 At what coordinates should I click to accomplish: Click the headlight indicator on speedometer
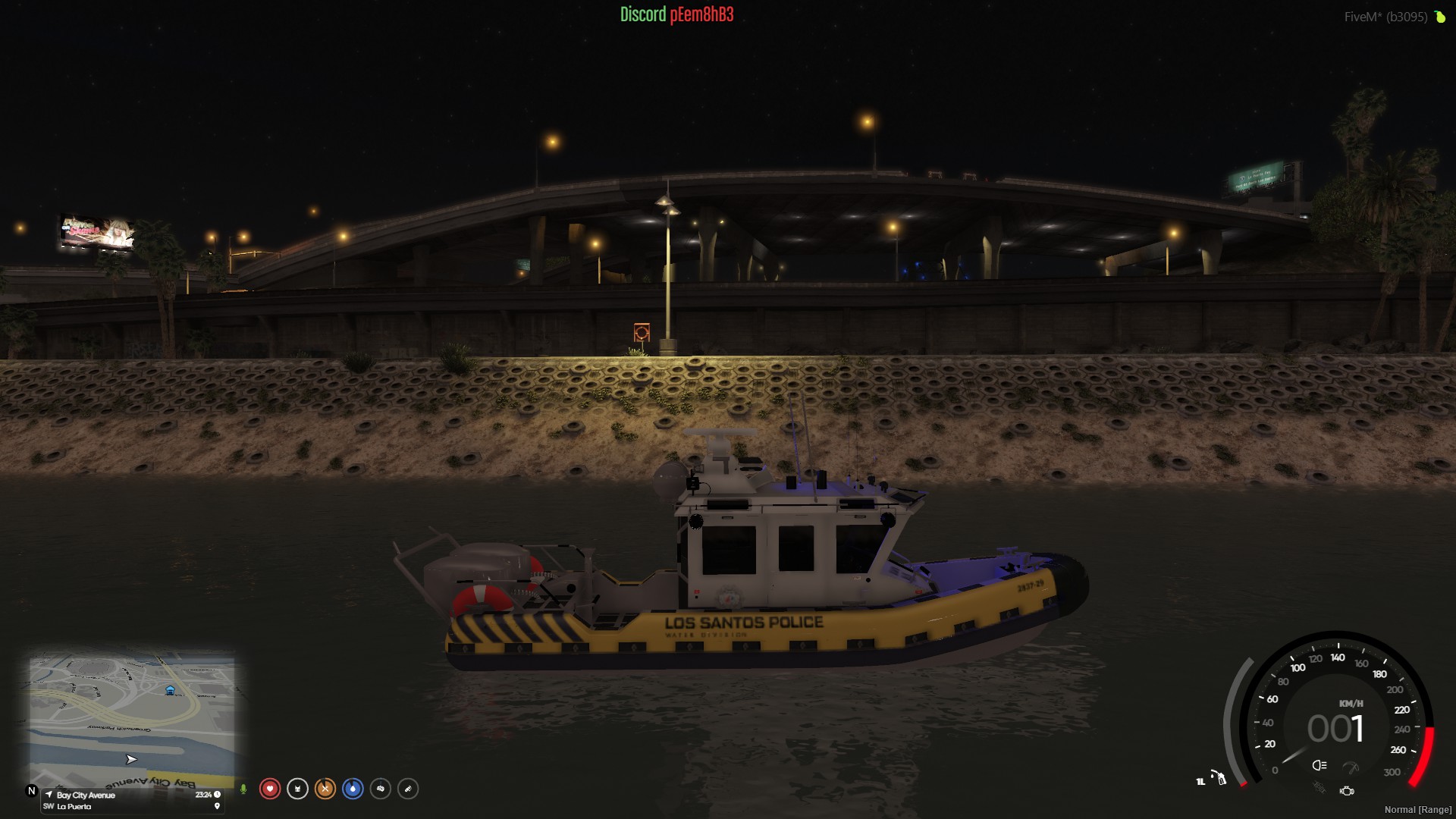coord(1319,765)
